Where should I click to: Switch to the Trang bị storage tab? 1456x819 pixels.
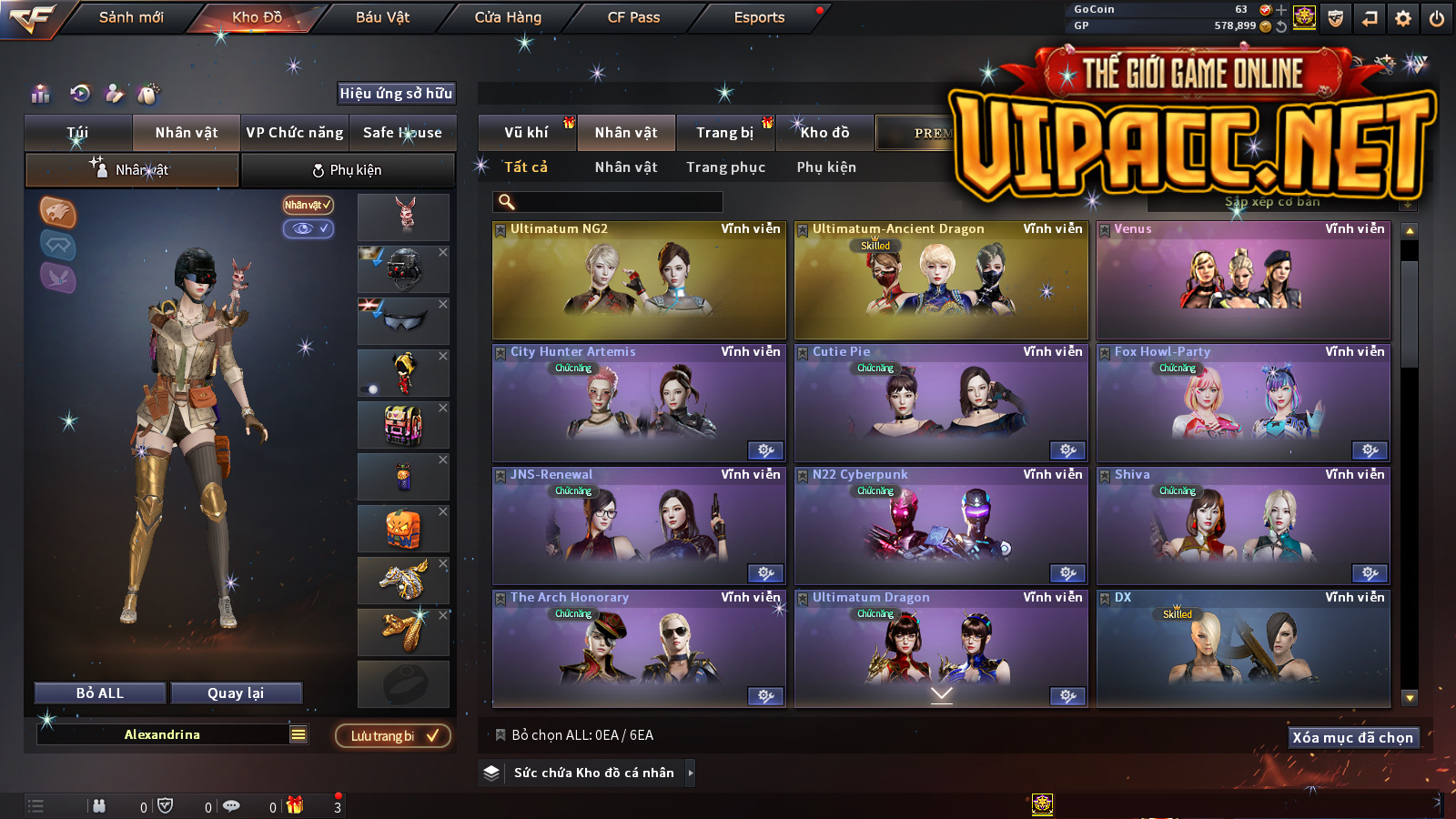724,133
